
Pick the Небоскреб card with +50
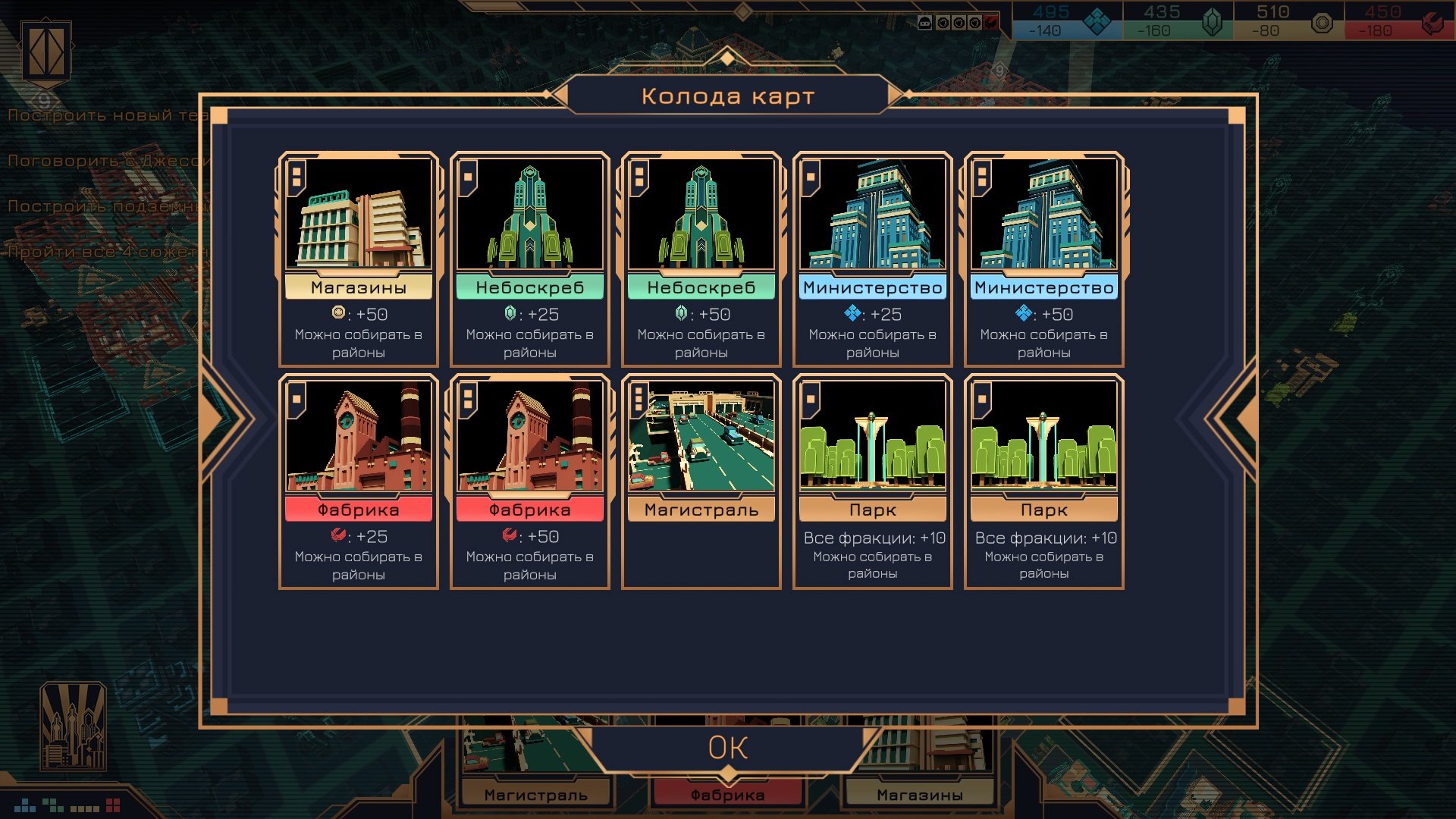[x=701, y=259]
